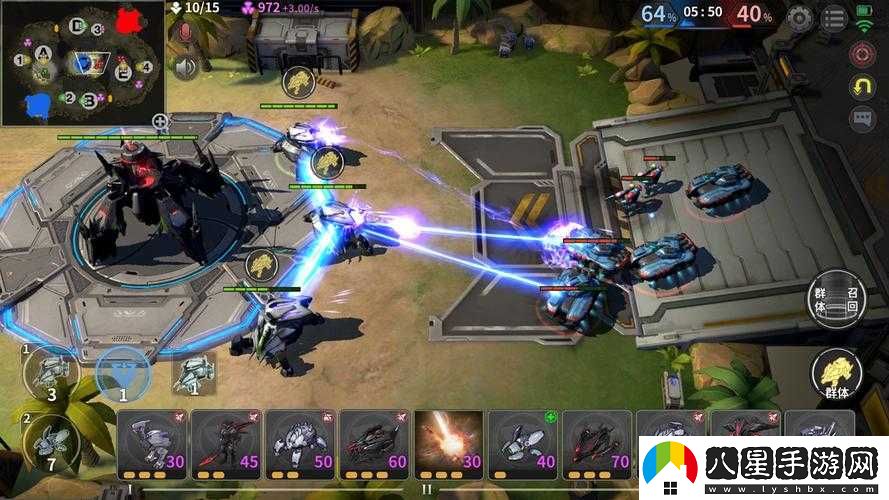
Task: Open the chat speech bubble
Action: coord(862,119)
